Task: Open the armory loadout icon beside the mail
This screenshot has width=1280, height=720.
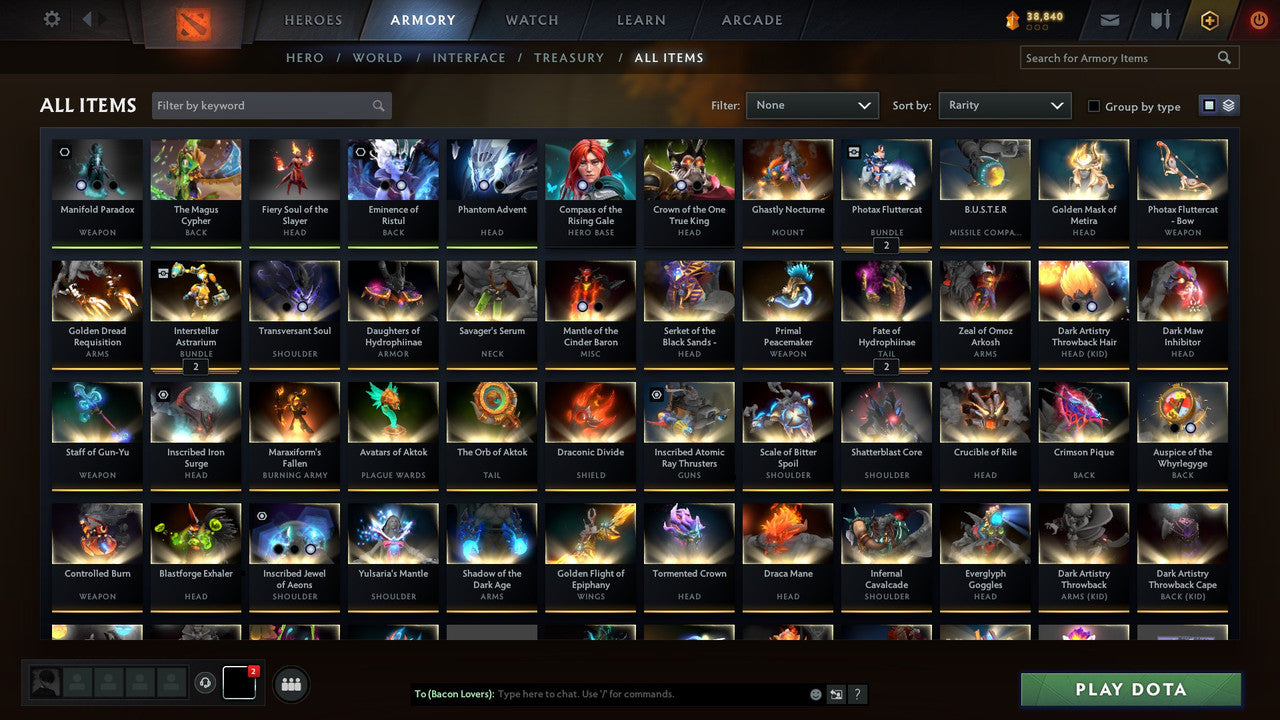Action: point(1160,19)
